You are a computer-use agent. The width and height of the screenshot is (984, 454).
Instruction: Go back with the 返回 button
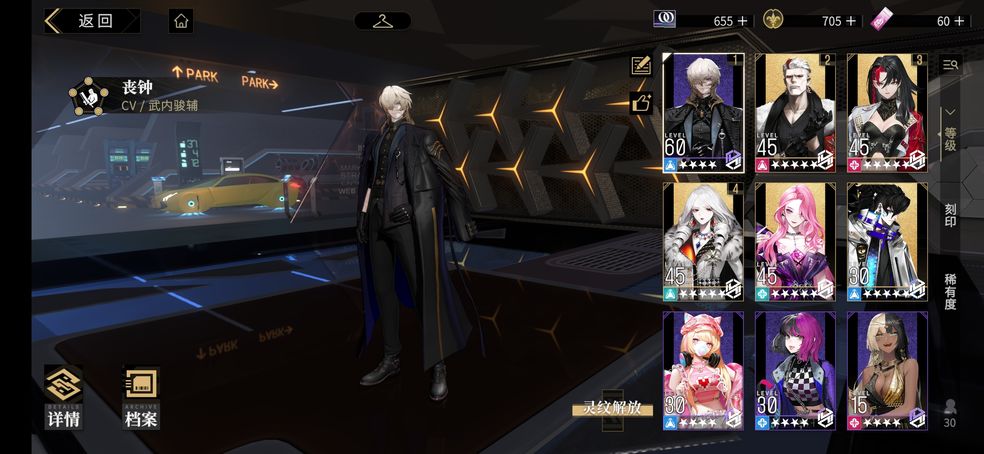(91, 20)
